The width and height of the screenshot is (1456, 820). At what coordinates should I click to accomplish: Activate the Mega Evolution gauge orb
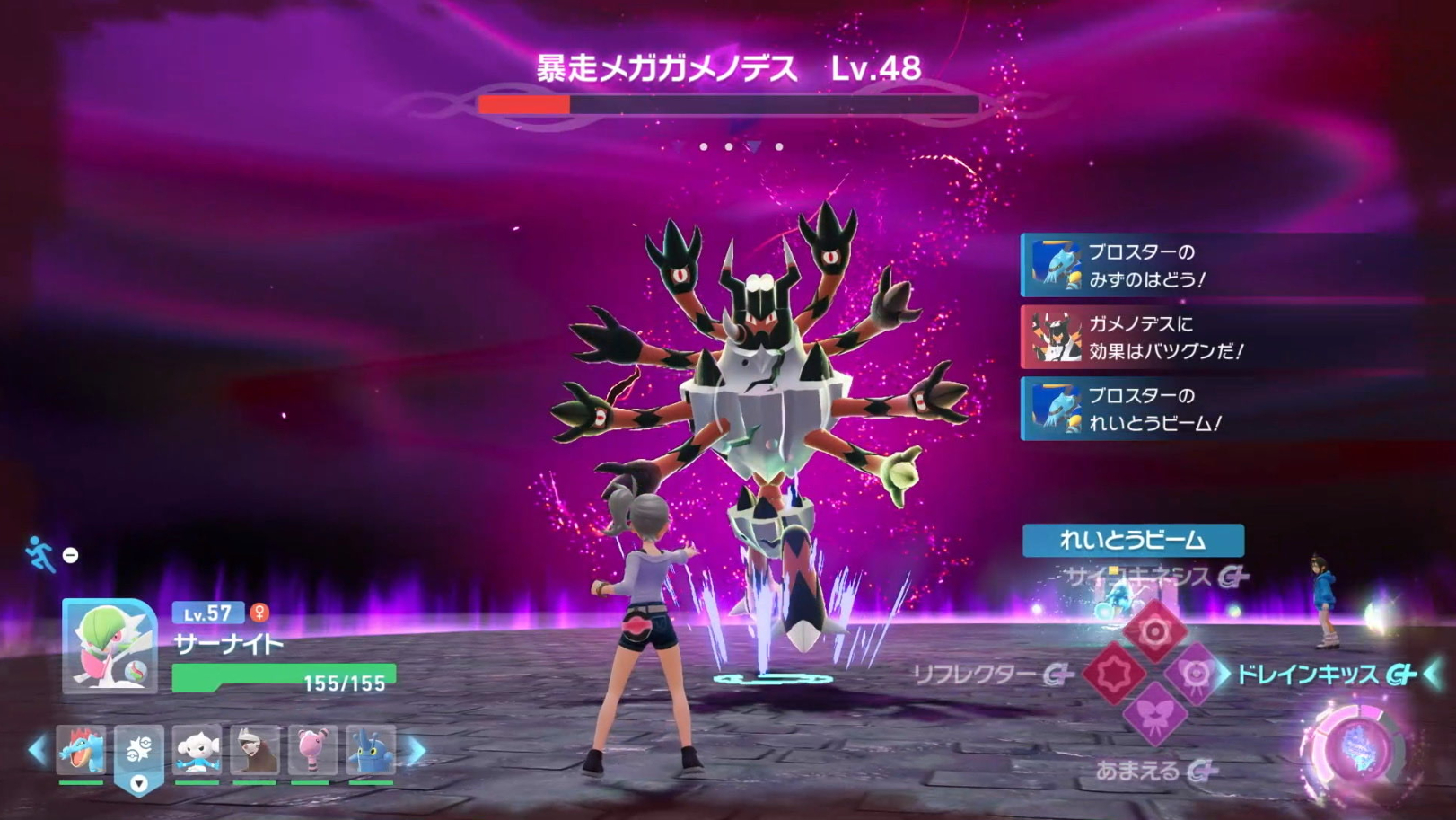coord(1352,750)
